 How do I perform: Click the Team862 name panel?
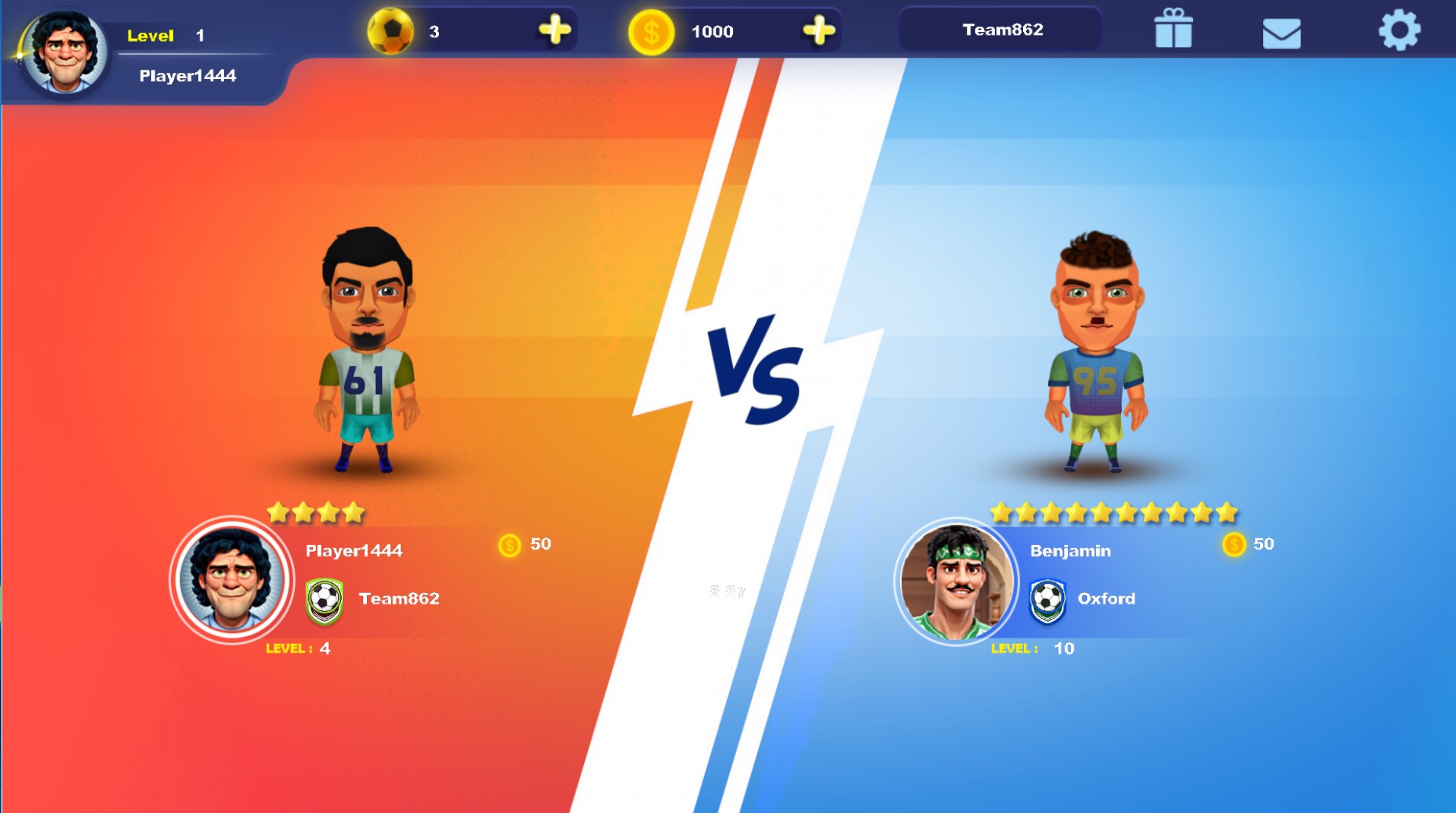[x=1002, y=30]
